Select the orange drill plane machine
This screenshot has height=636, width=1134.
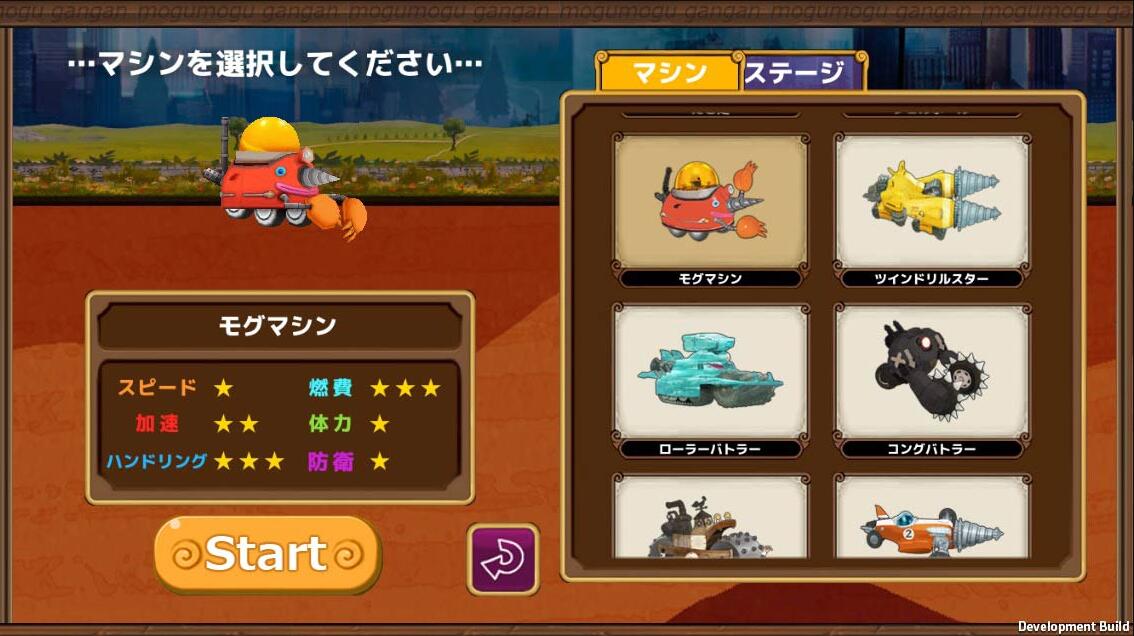tap(931, 518)
